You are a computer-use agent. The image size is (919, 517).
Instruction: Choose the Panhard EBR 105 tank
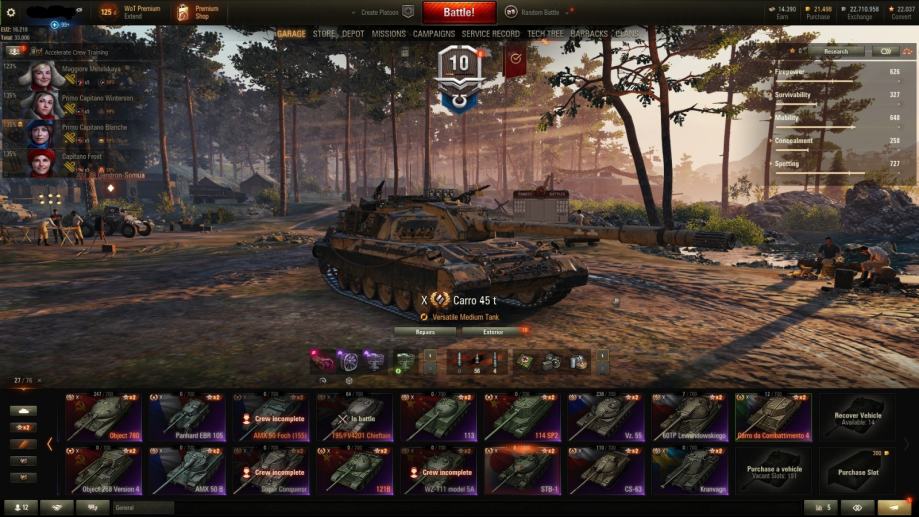pos(188,416)
